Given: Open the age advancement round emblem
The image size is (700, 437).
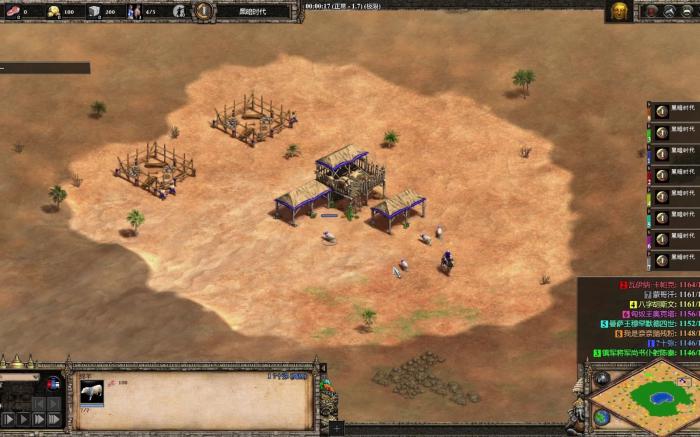Looking at the screenshot, I should 204,11.
